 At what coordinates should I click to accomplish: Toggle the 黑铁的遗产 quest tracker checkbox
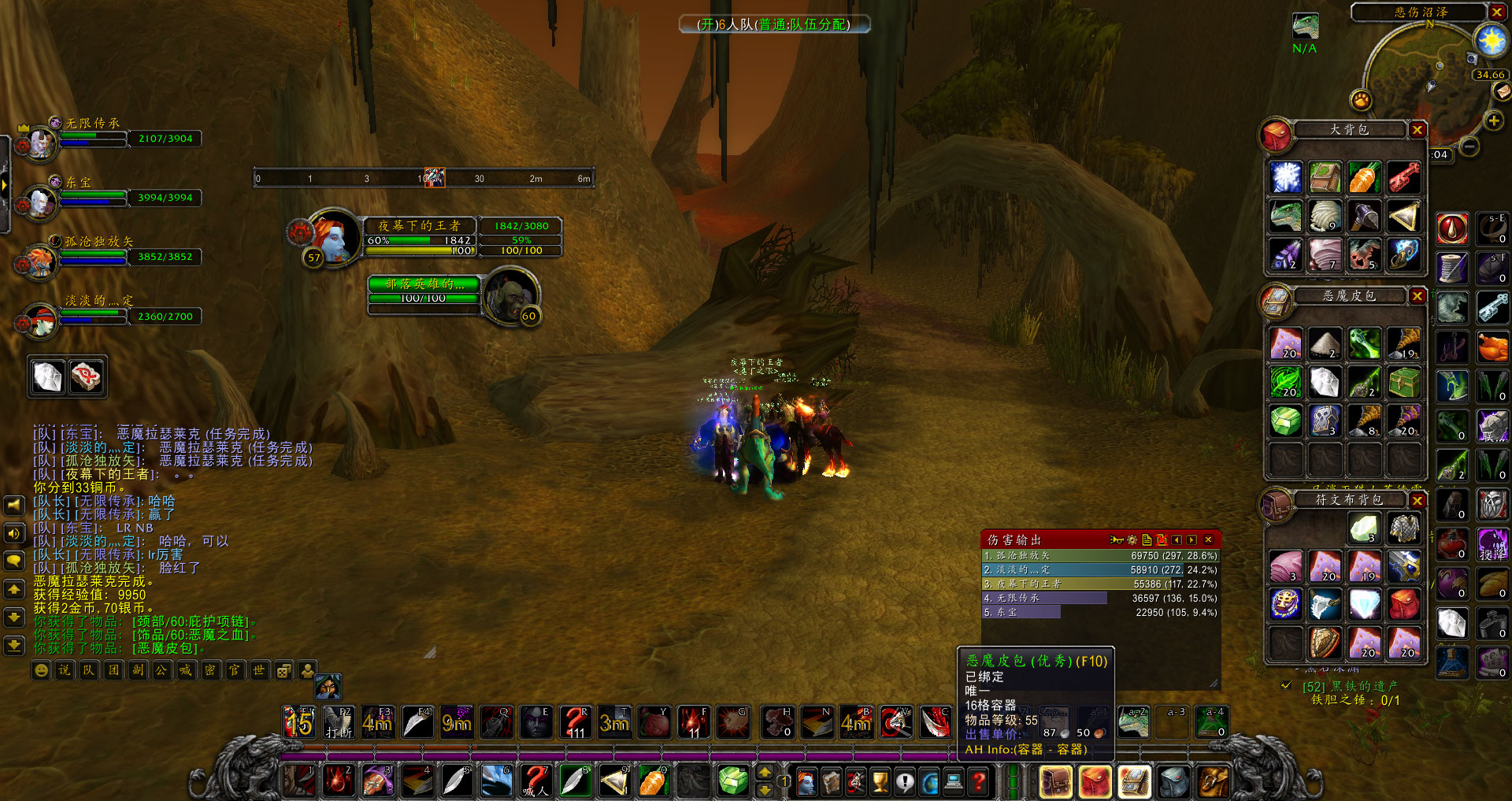(x=1286, y=686)
